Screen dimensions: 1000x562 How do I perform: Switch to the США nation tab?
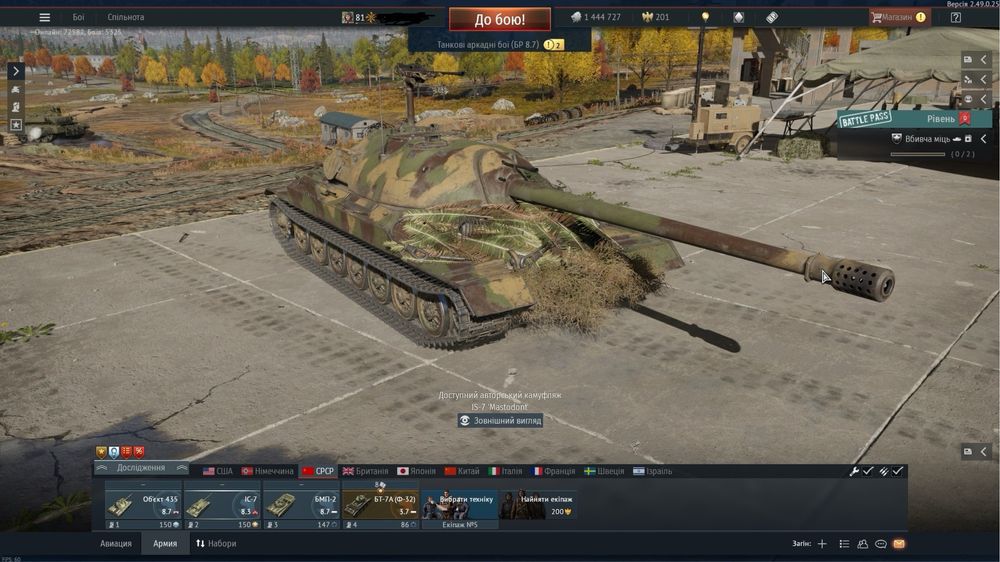pos(217,471)
